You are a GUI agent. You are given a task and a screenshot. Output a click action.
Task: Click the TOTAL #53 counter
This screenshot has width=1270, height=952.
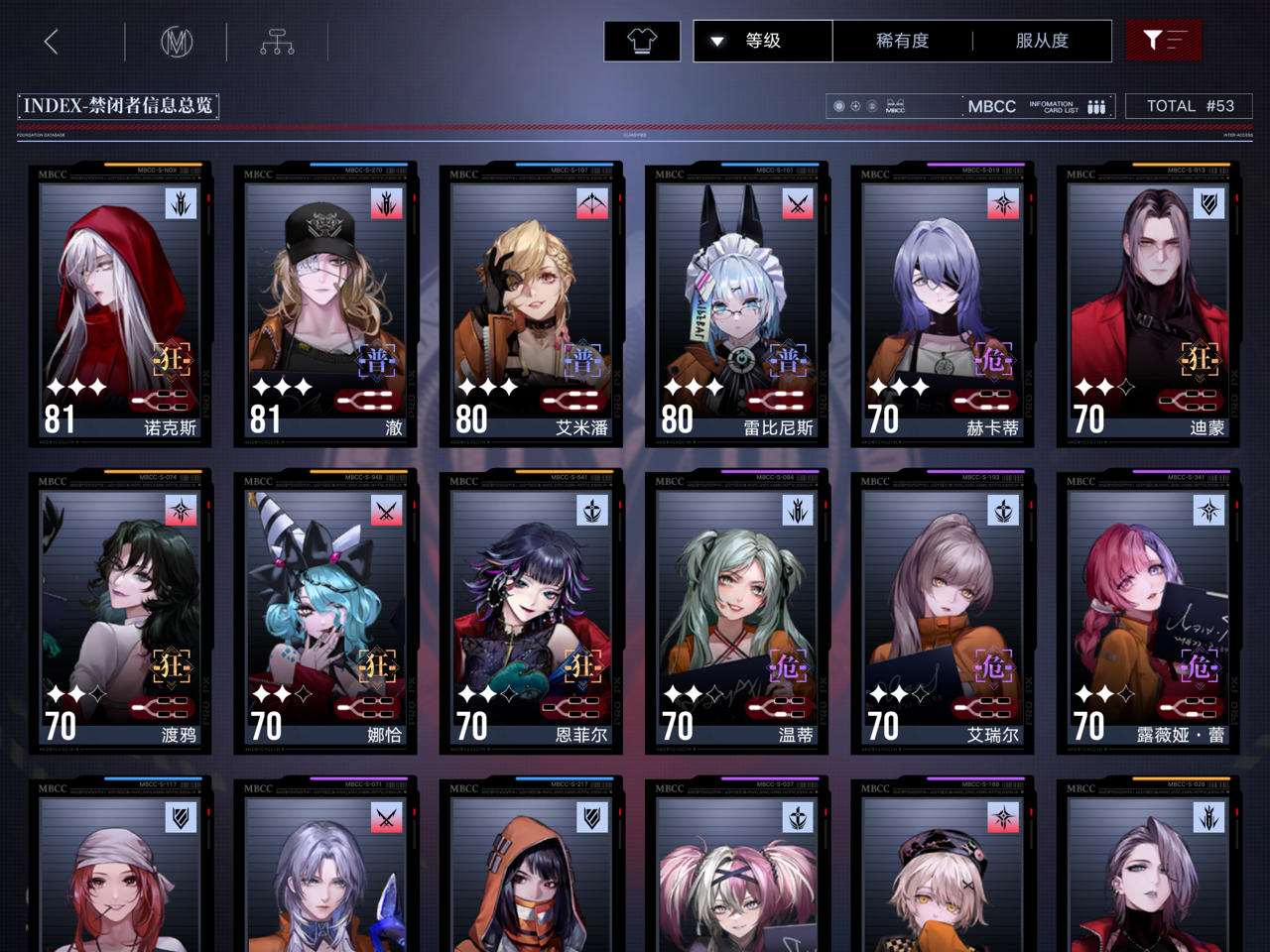[x=1189, y=105]
